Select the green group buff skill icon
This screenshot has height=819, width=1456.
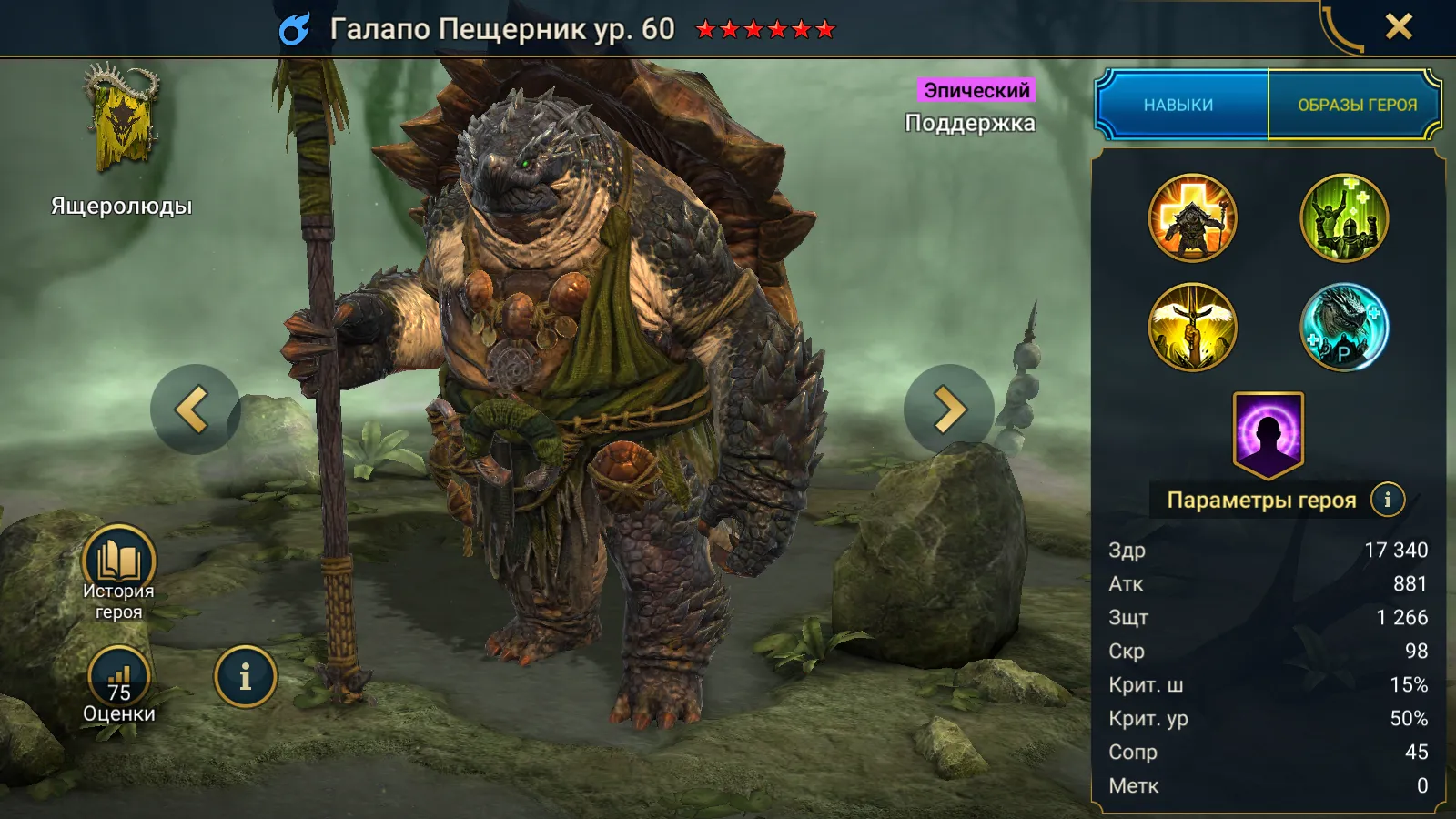click(x=1344, y=218)
